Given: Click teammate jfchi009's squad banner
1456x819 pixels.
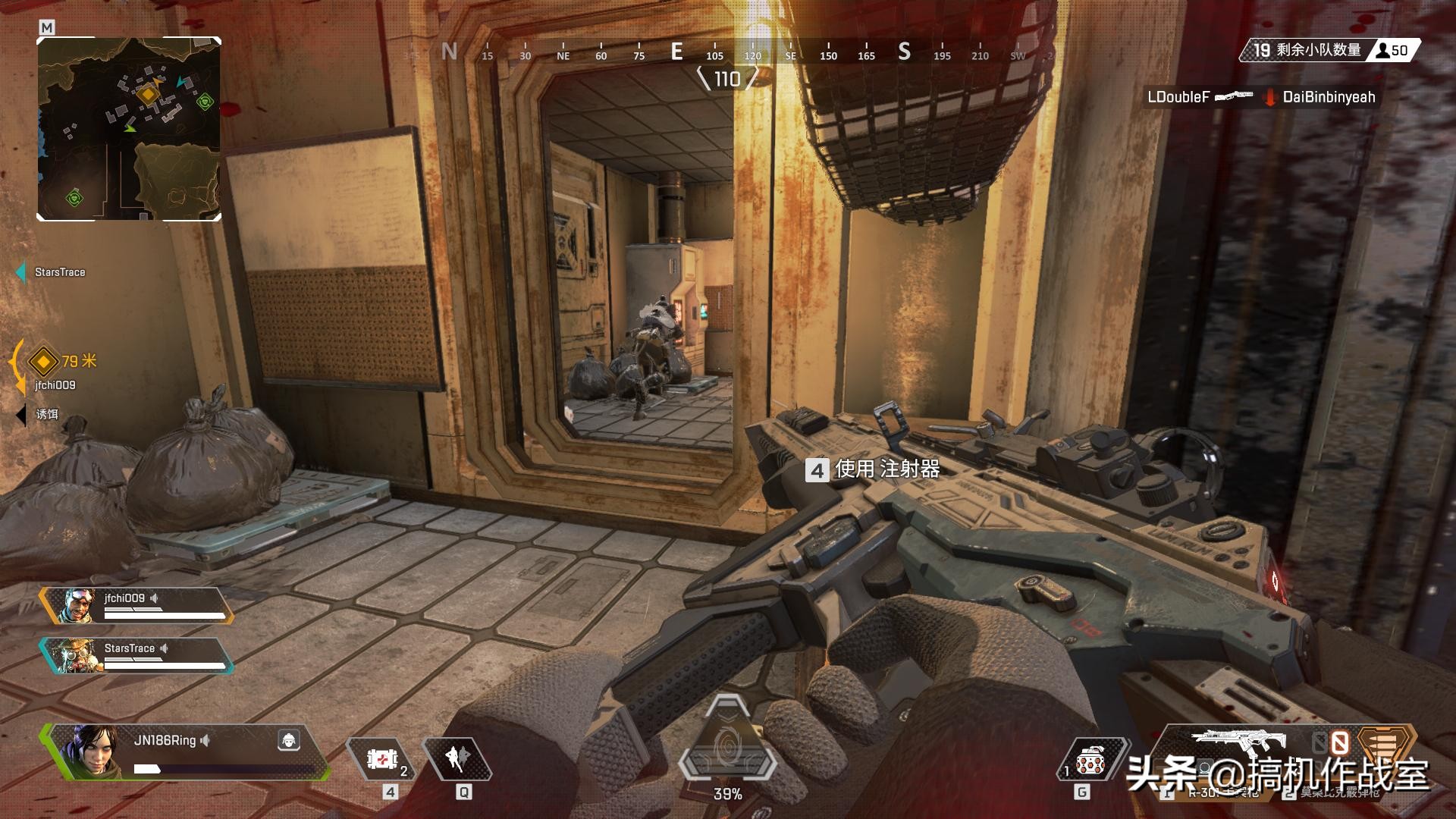Looking at the screenshot, I should (x=136, y=606).
